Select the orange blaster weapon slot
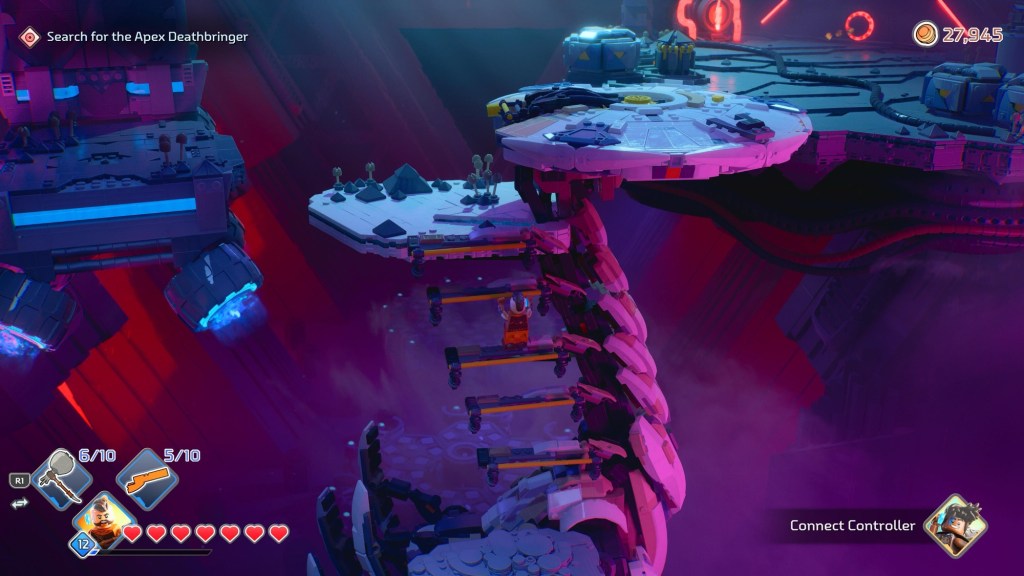 [146, 479]
